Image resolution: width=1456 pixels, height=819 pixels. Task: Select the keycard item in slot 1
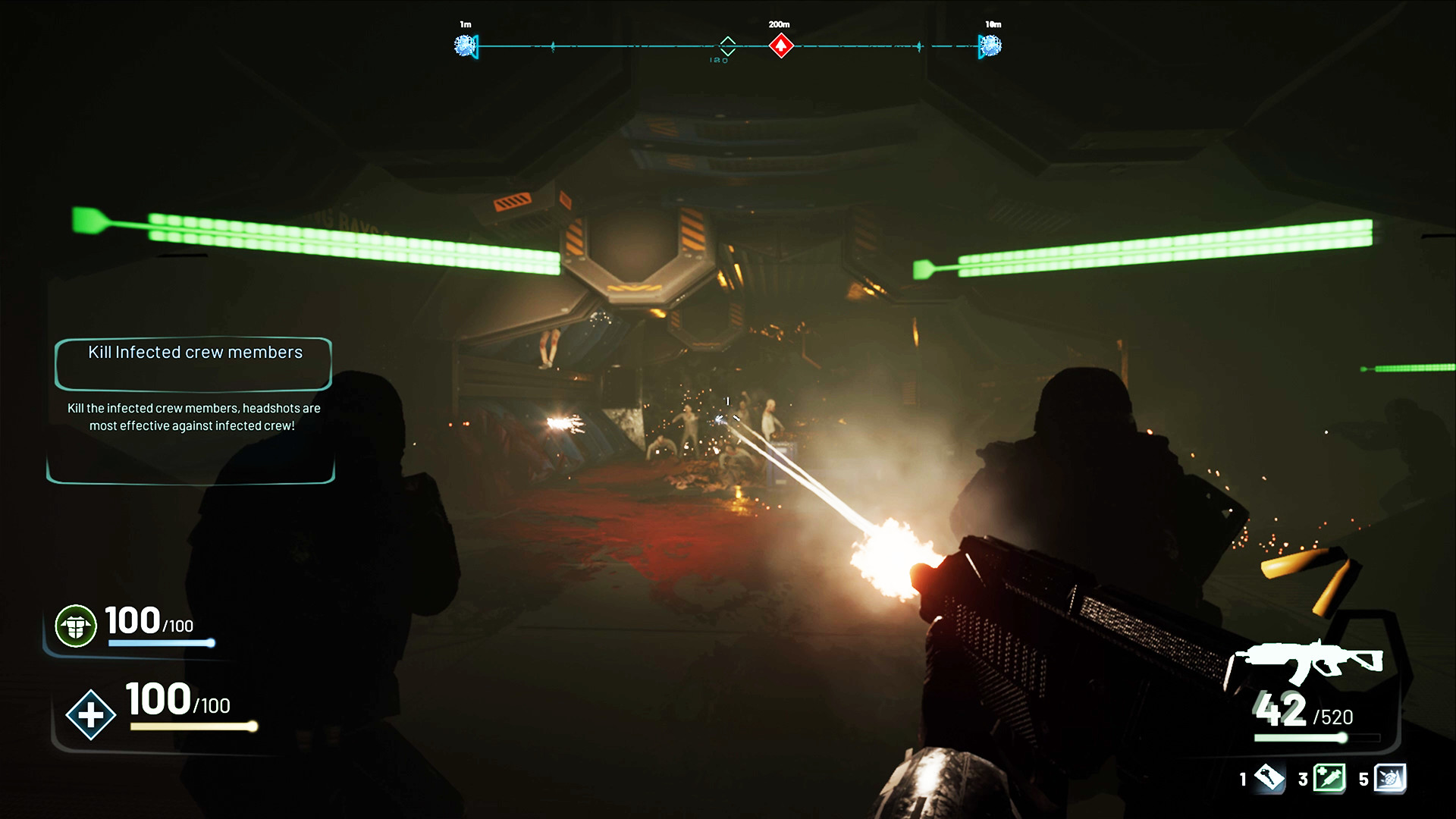(1269, 778)
